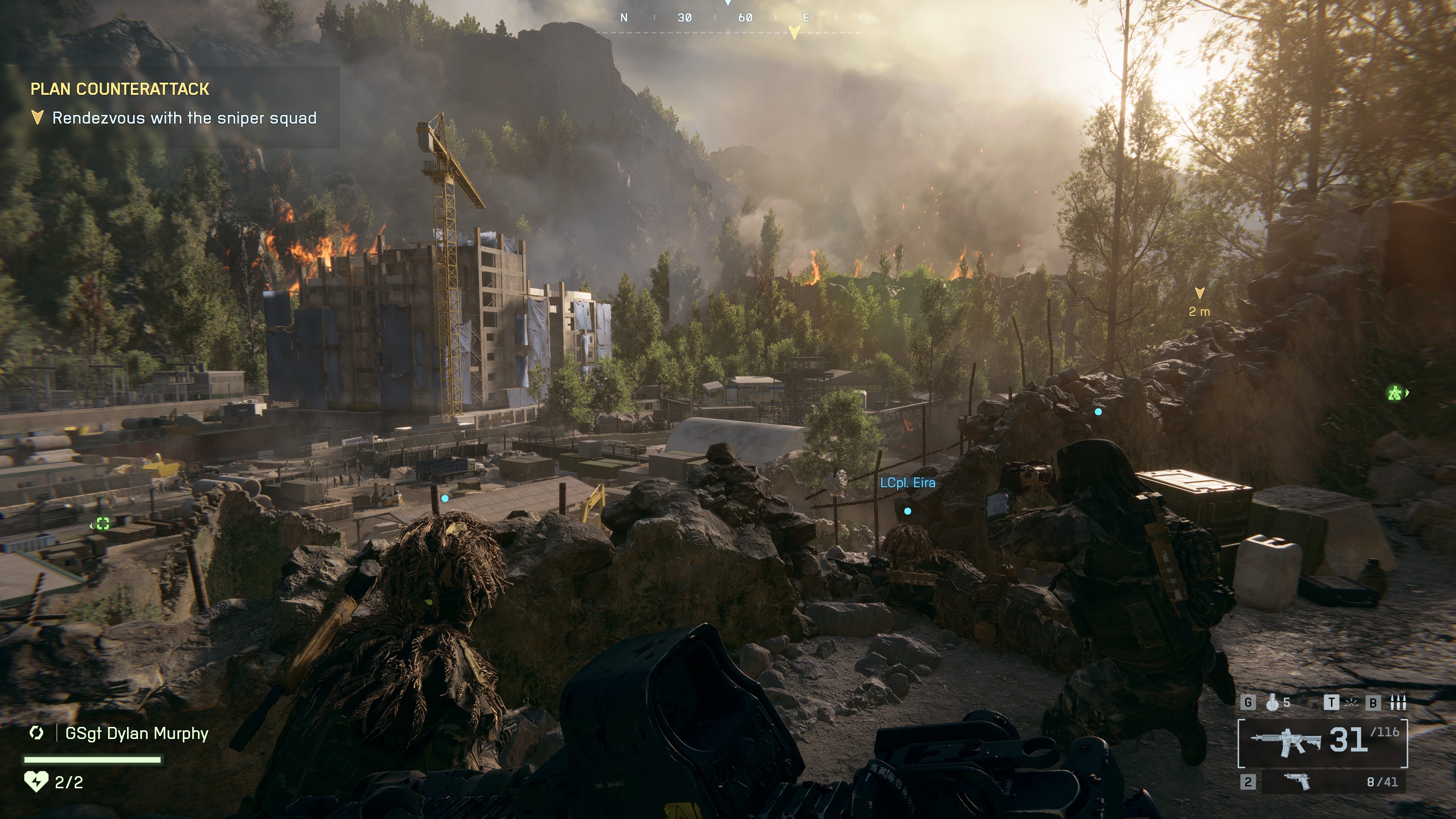
Task: Select the green squad member marker
Action: 1395,393
